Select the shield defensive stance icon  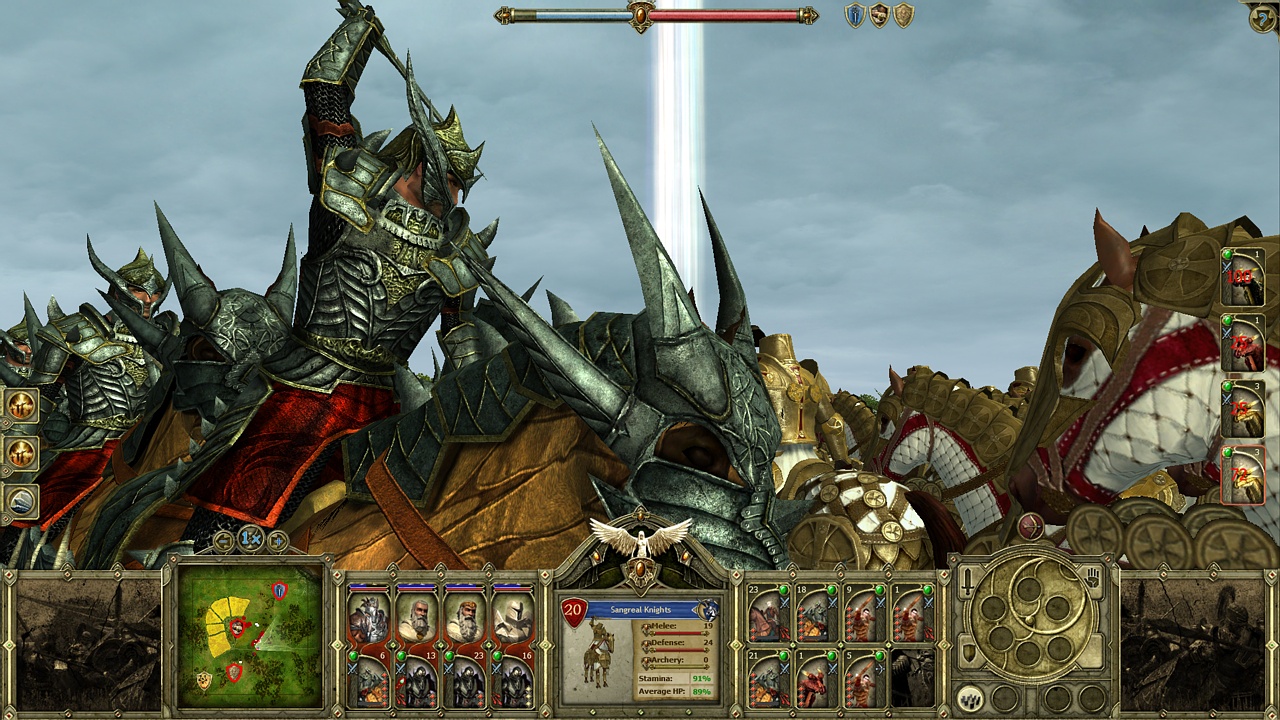(968, 652)
